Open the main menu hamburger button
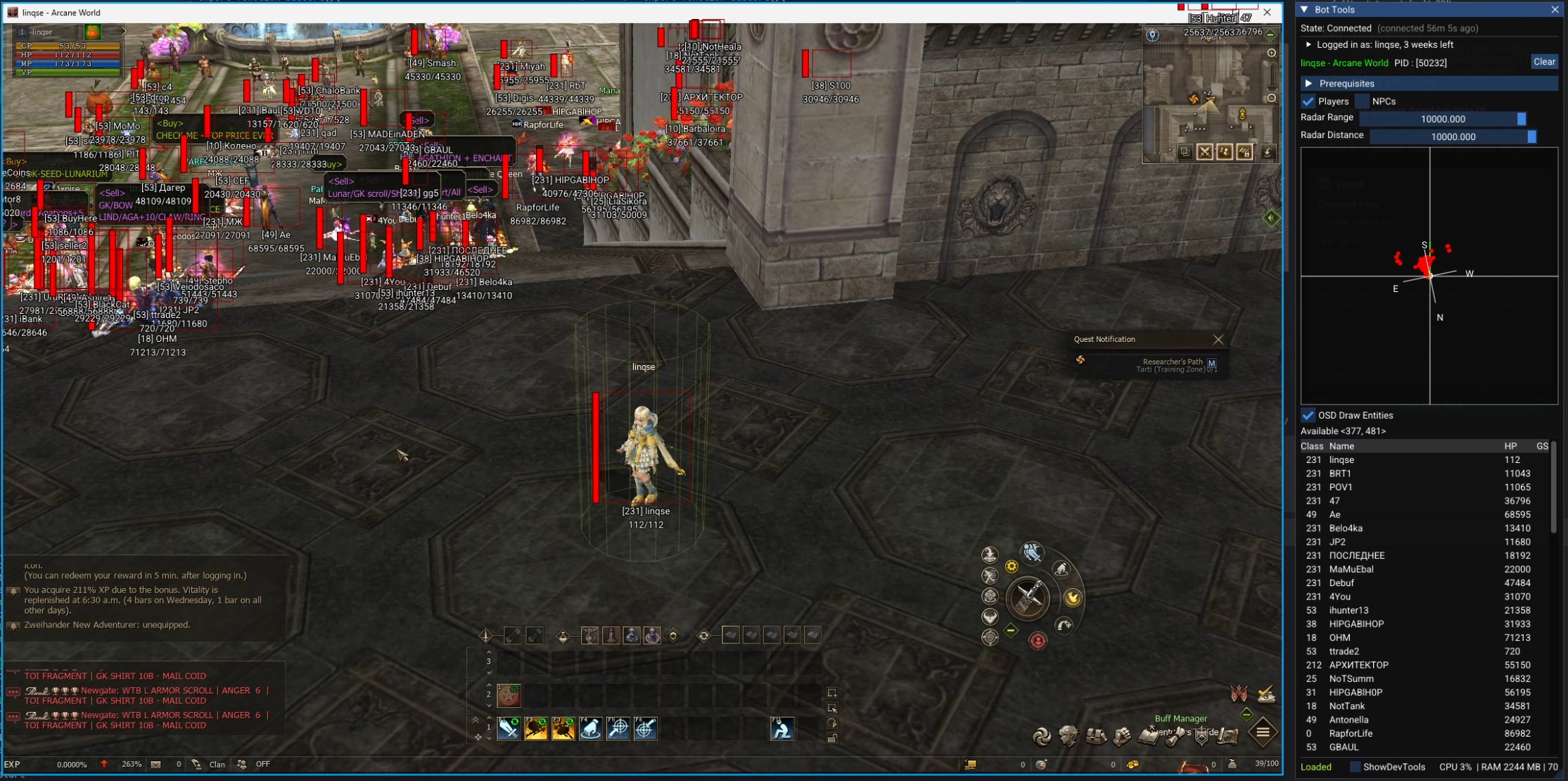The width and height of the screenshot is (1568, 781). pyautogui.click(x=1263, y=733)
